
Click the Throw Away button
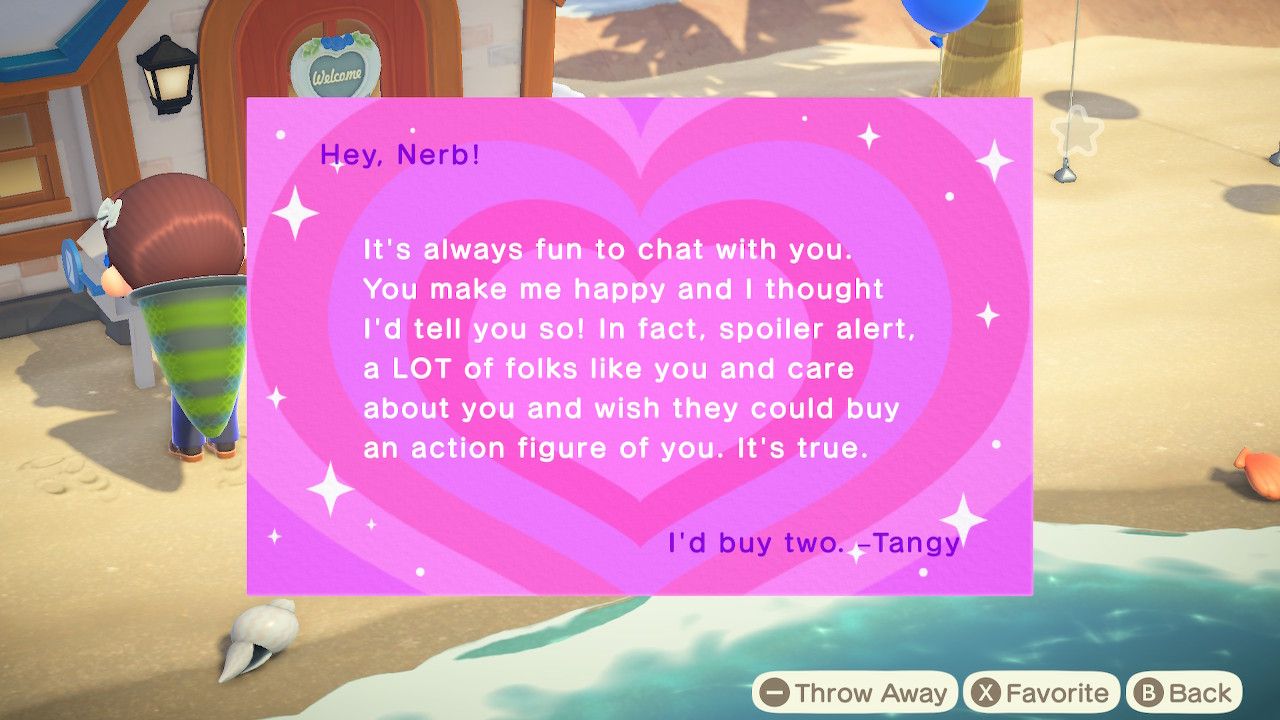(861, 692)
